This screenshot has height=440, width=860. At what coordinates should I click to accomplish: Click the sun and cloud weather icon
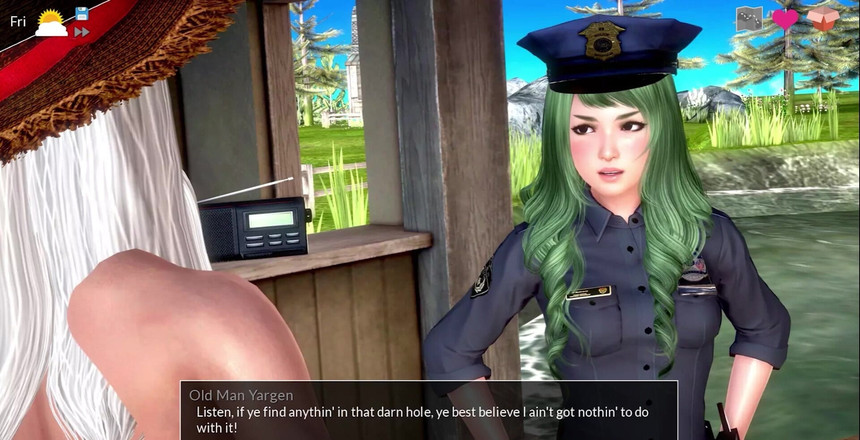coord(51,23)
